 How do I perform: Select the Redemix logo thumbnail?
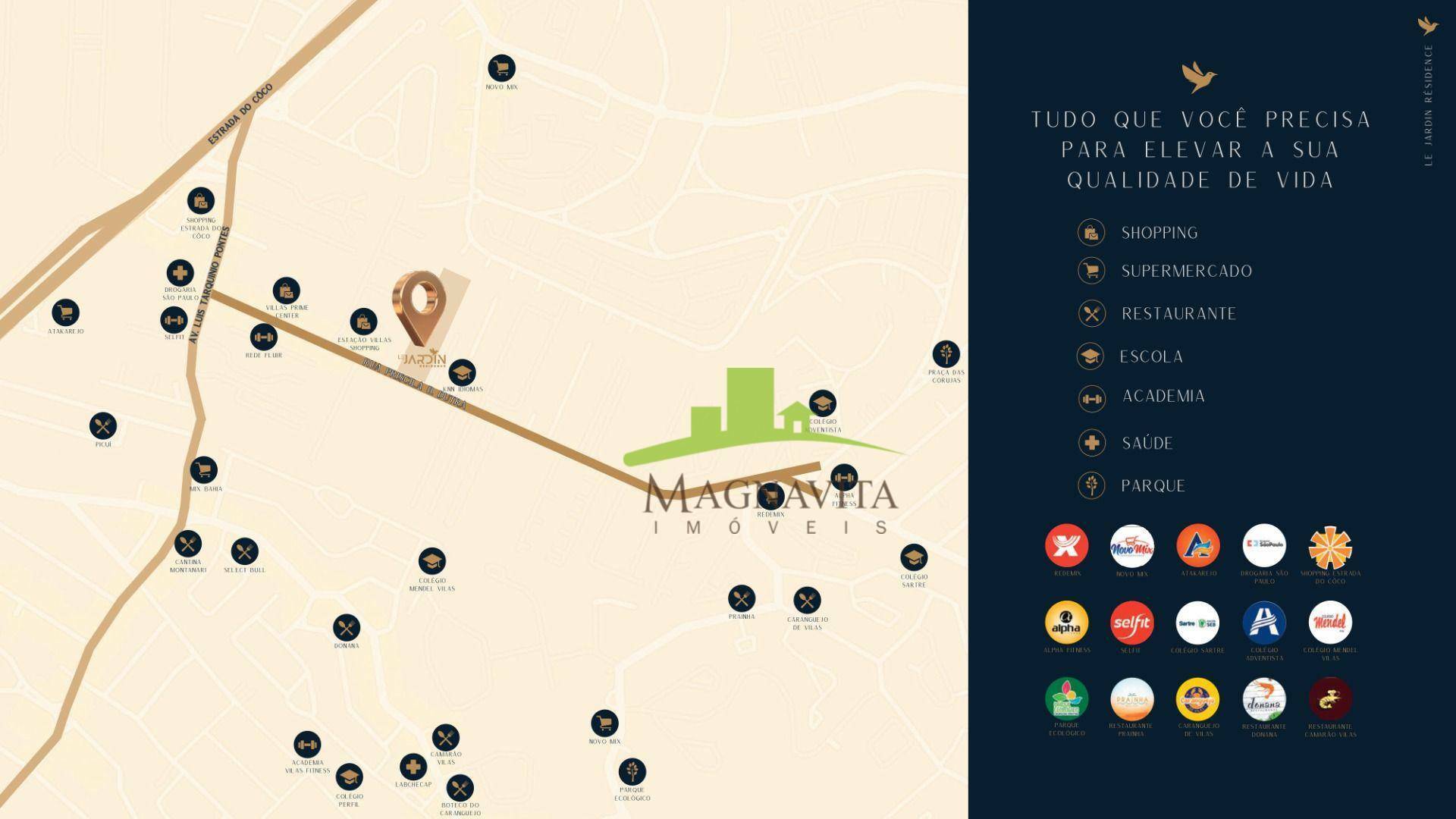pos(1066,546)
